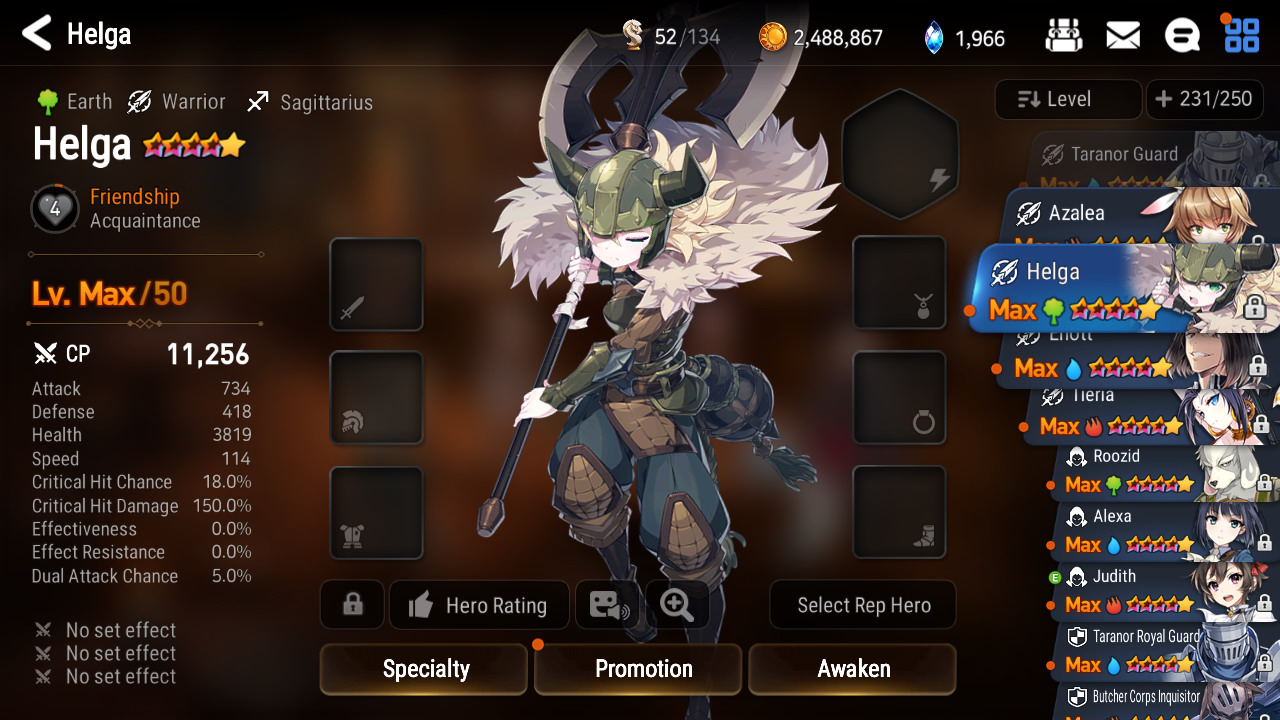Image resolution: width=1280 pixels, height=720 pixels.
Task: Open the Specialty screen
Action: click(x=424, y=669)
